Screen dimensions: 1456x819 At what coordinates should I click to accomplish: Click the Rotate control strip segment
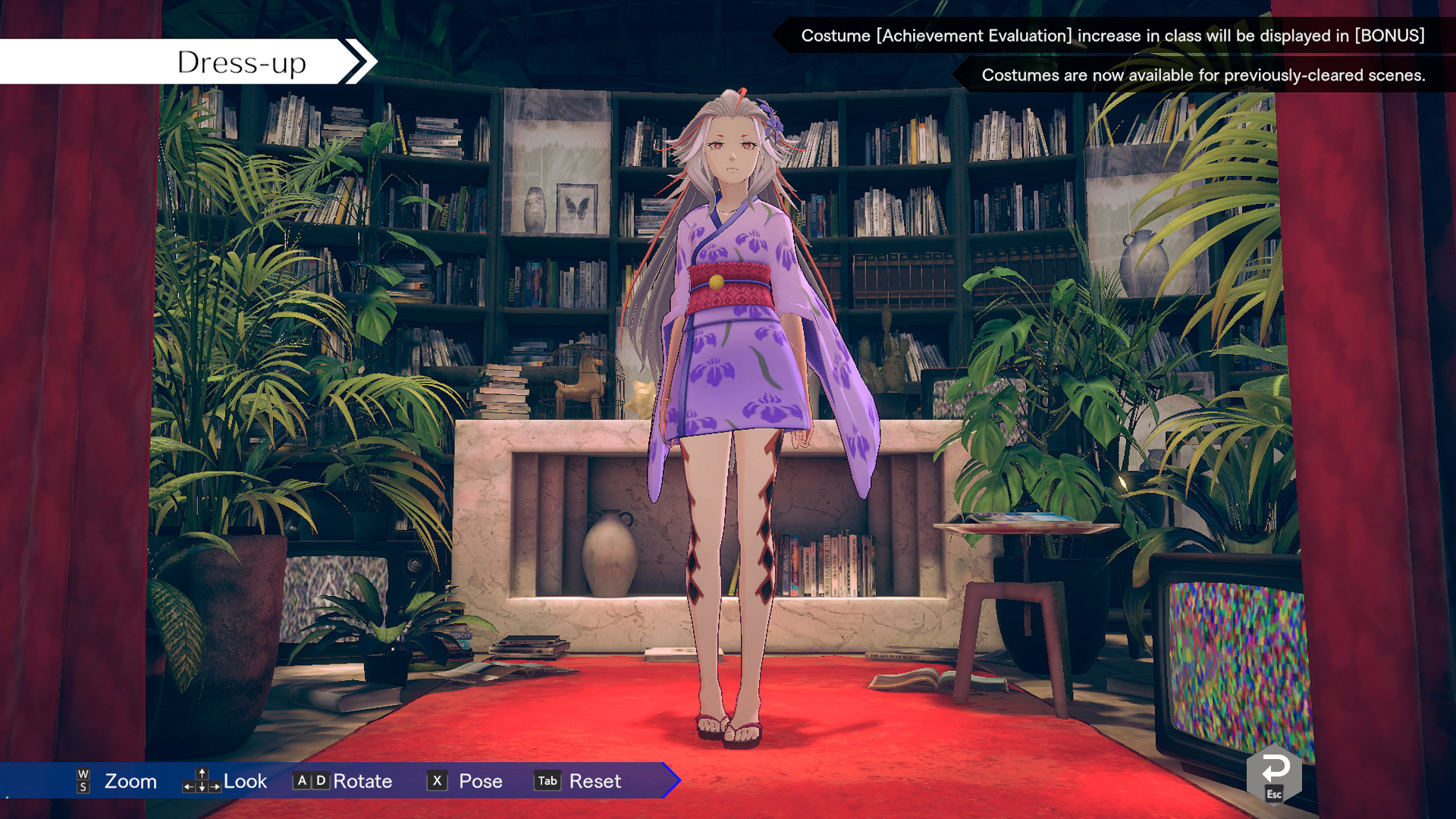coord(362,781)
